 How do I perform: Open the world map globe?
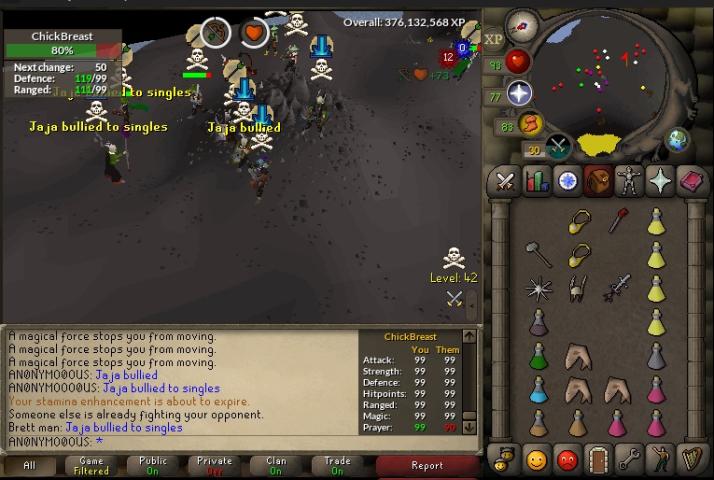677,139
